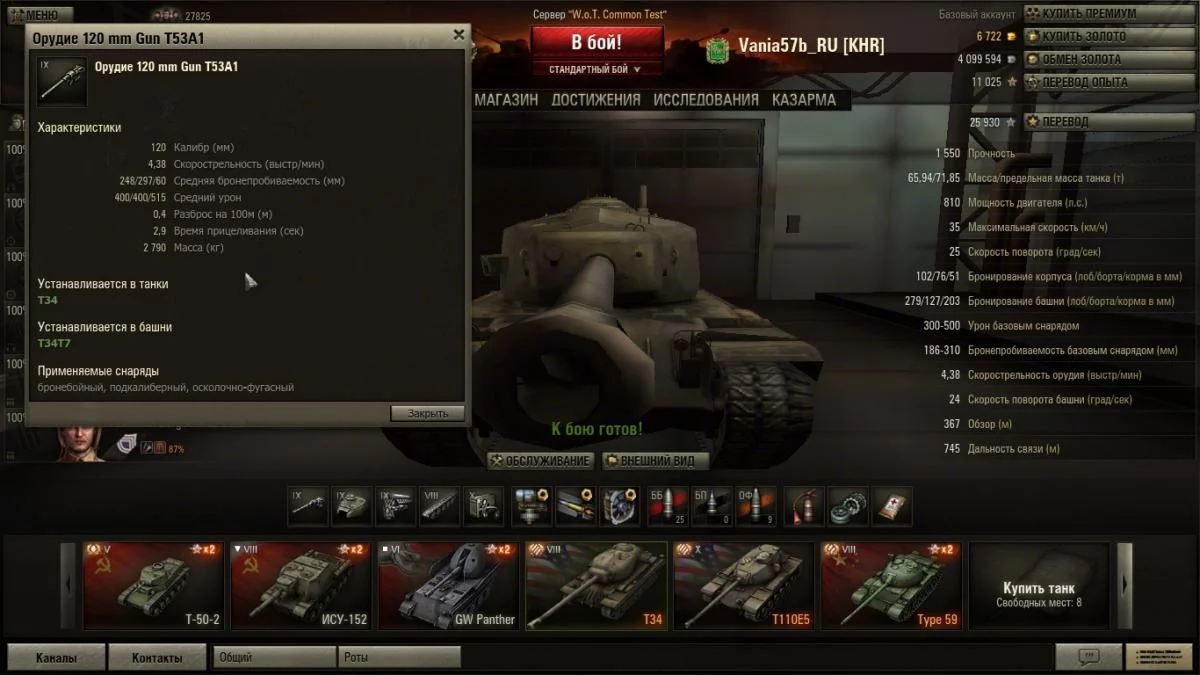The image size is (1200, 675).
Task: Open Обмен золота exchange
Action: tap(1081, 59)
